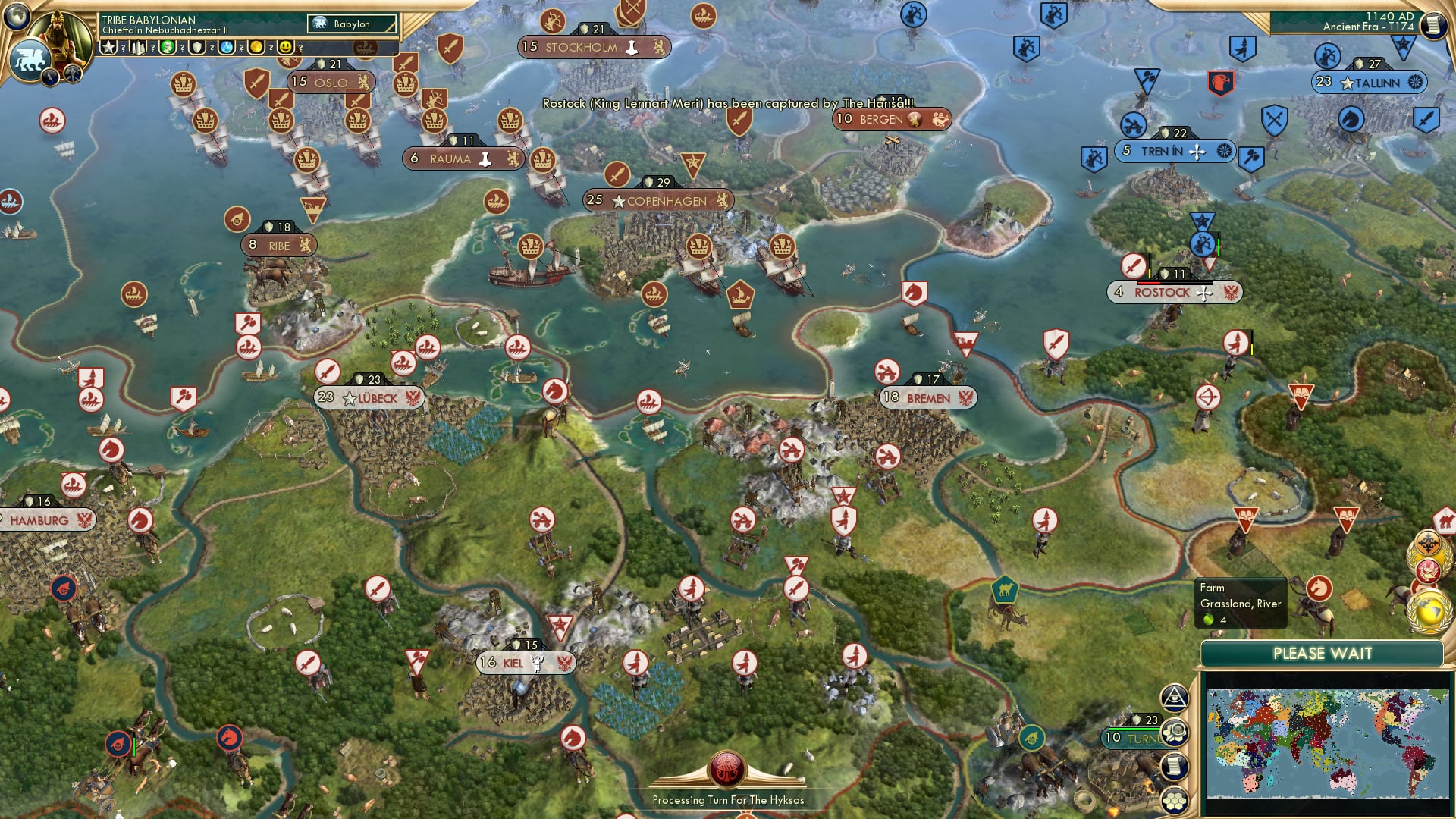Click the score star icon beside leader name
The width and height of the screenshot is (1456, 819).
point(108,48)
